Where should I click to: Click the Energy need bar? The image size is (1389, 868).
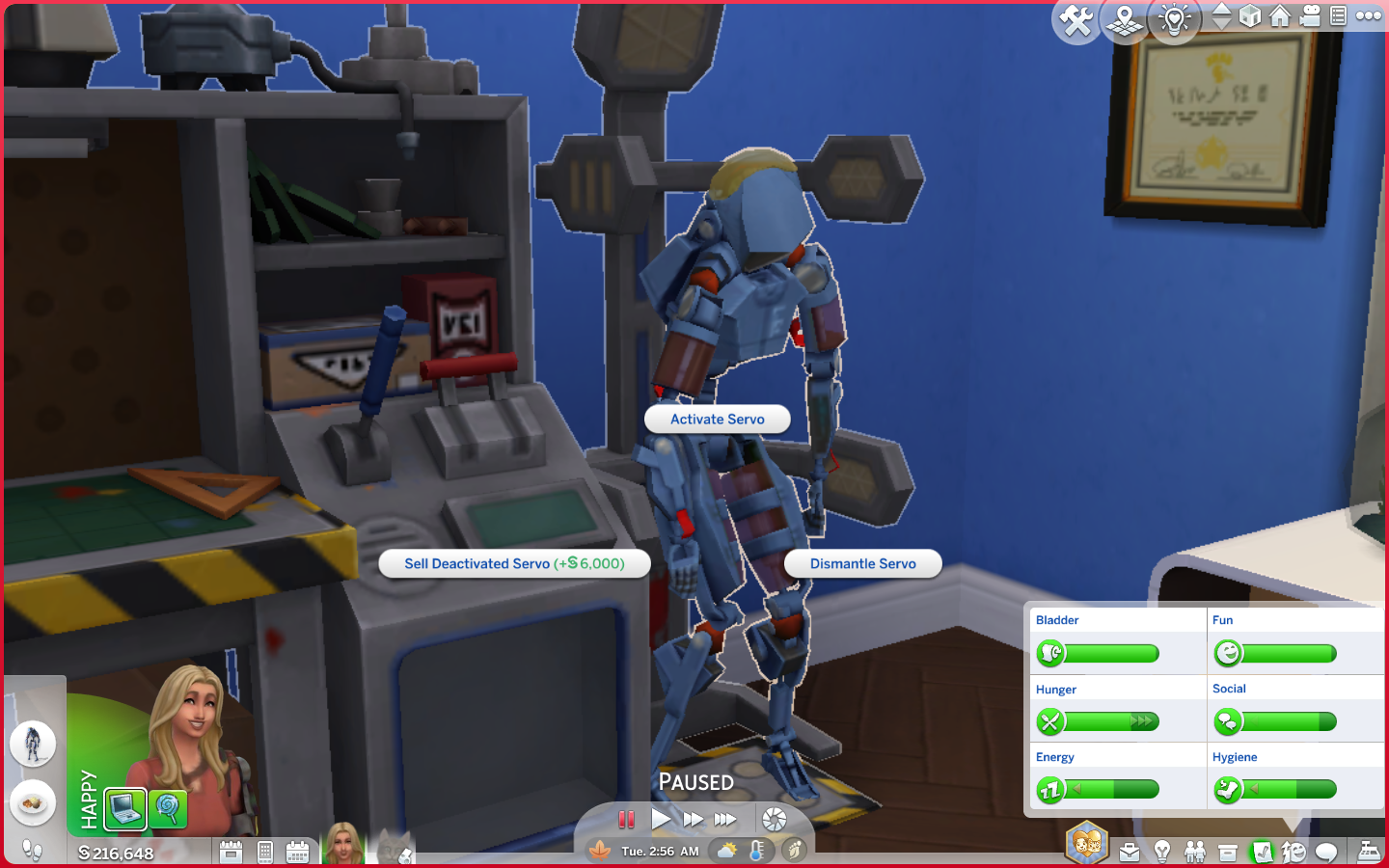click(1109, 788)
